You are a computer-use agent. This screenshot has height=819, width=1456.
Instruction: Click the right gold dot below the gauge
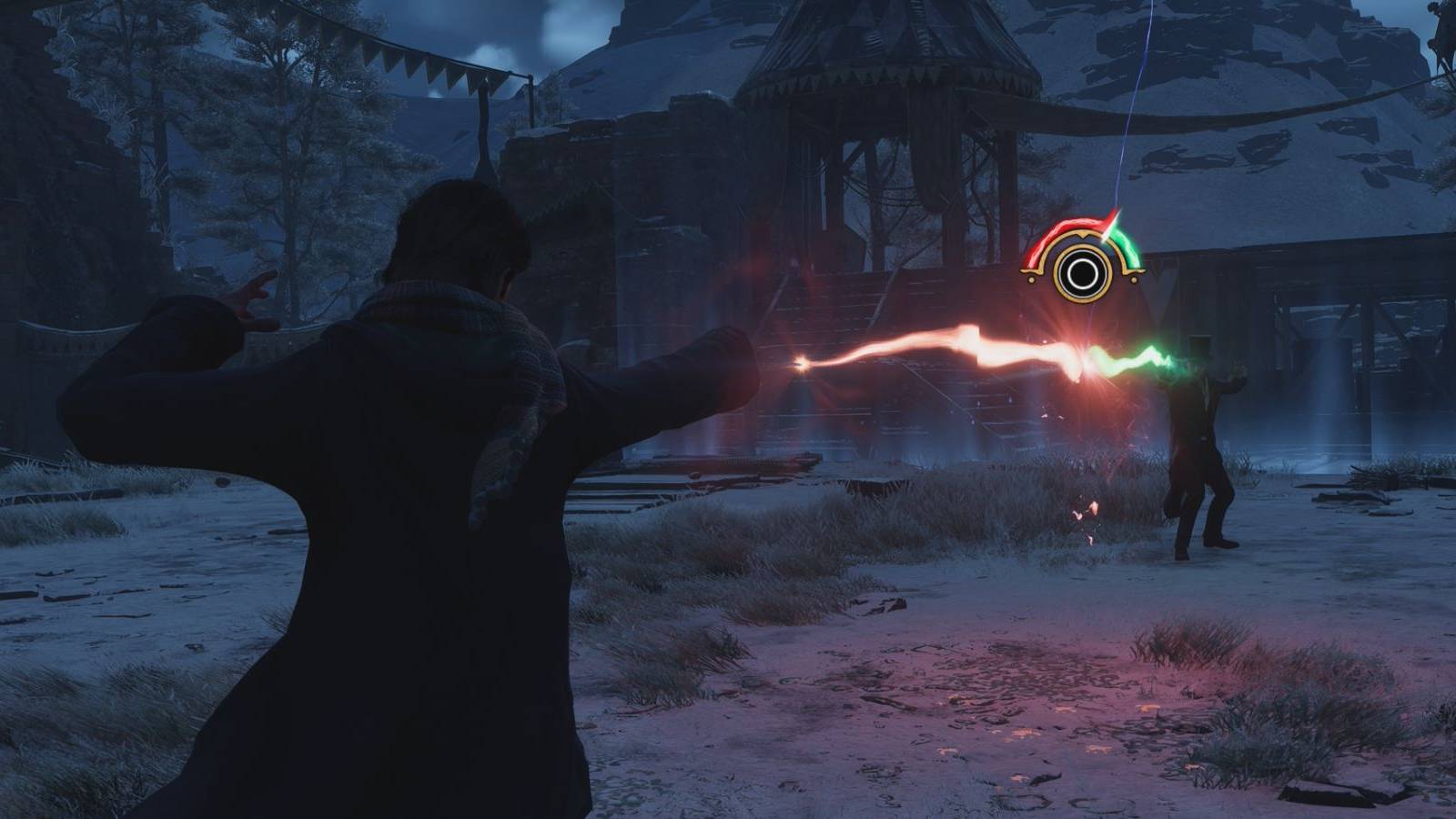(x=1134, y=279)
